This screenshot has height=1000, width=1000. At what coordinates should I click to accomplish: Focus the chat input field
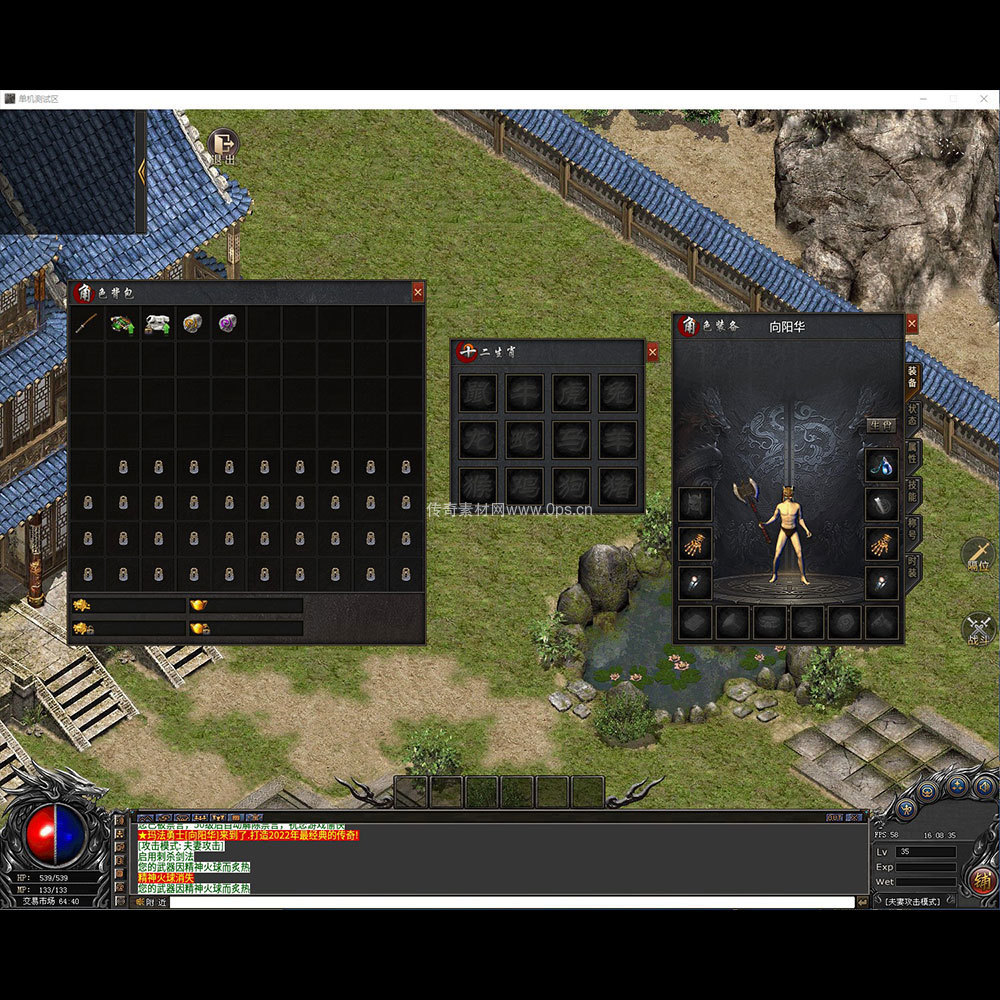pyautogui.click(x=510, y=902)
